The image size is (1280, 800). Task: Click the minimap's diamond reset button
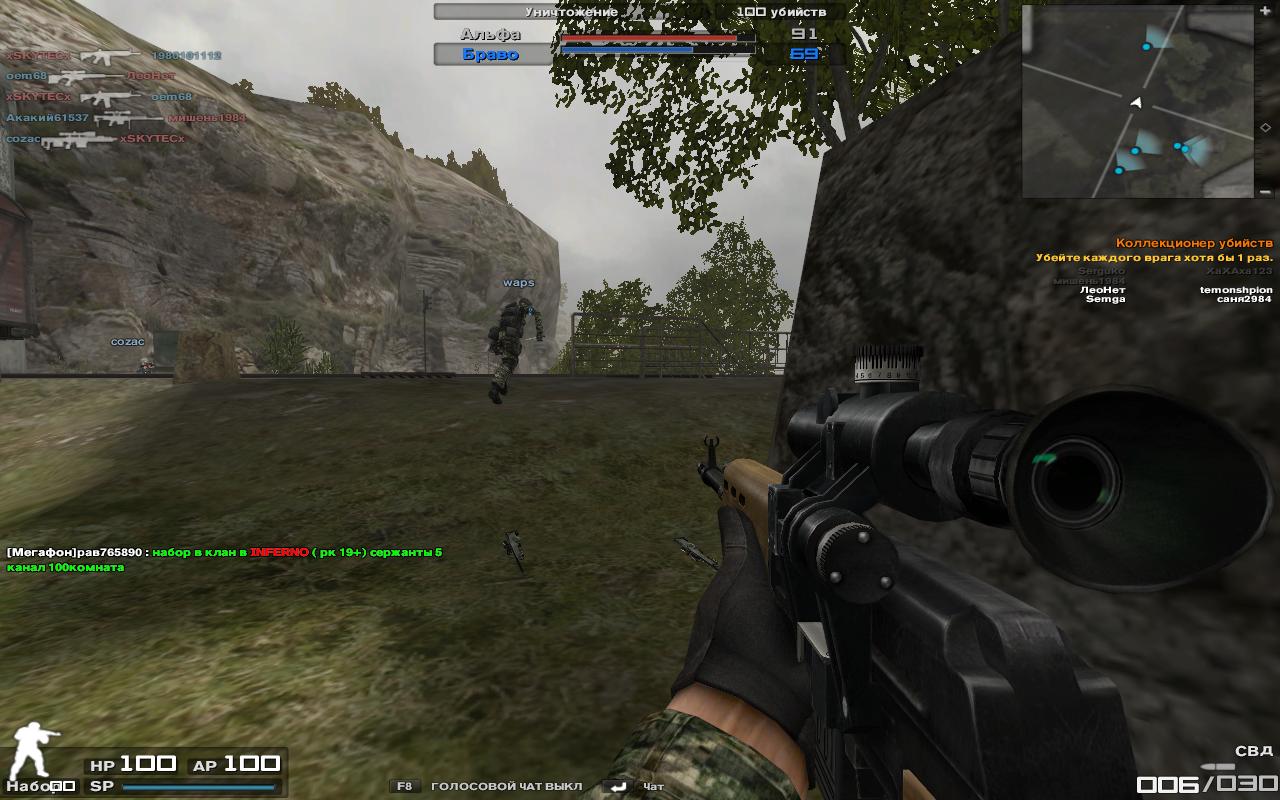pyautogui.click(x=1266, y=128)
